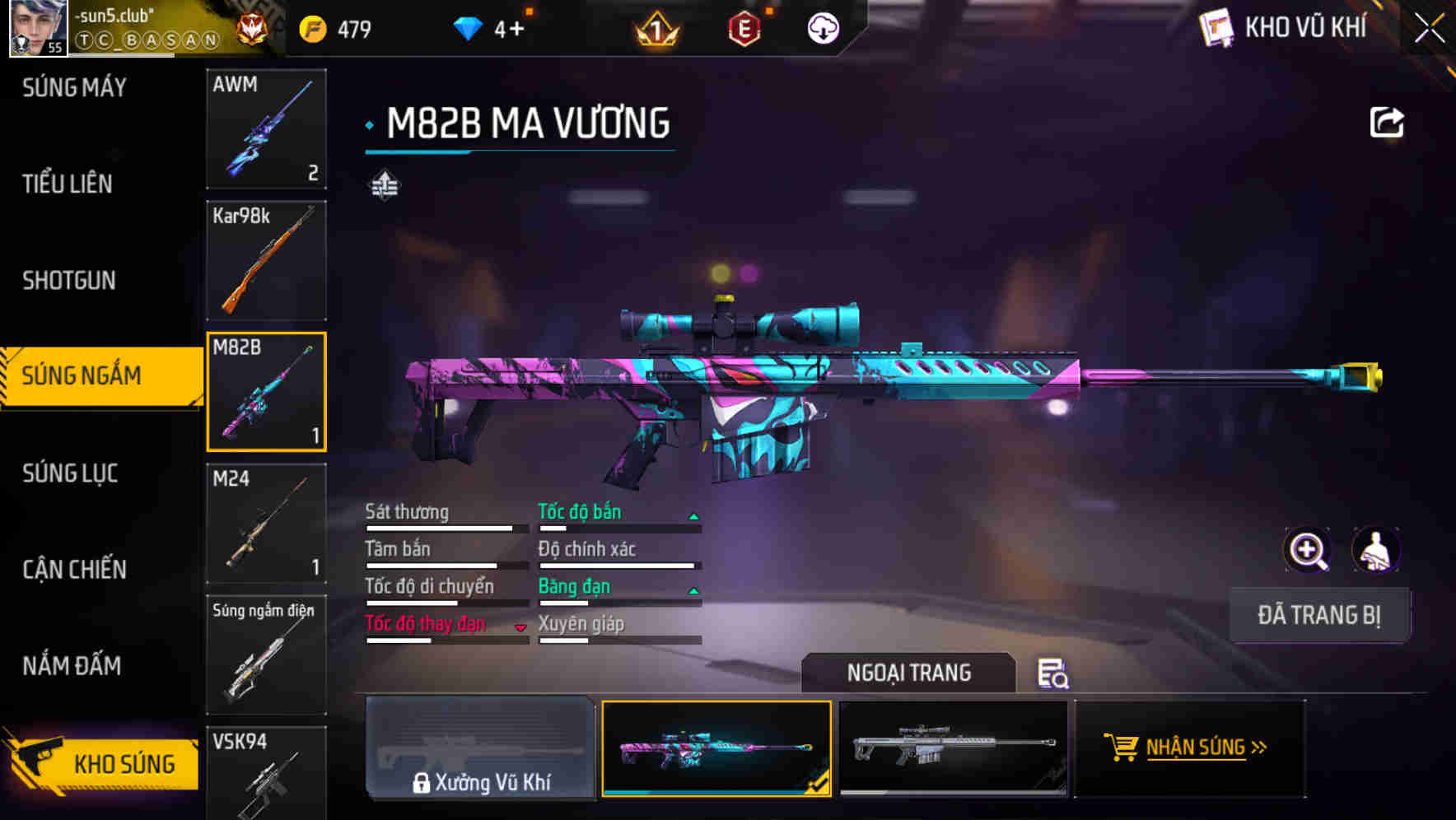Image resolution: width=1456 pixels, height=820 pixels.
Task: Select the SÚNG LỤC category
Action: tap(70, 473)
